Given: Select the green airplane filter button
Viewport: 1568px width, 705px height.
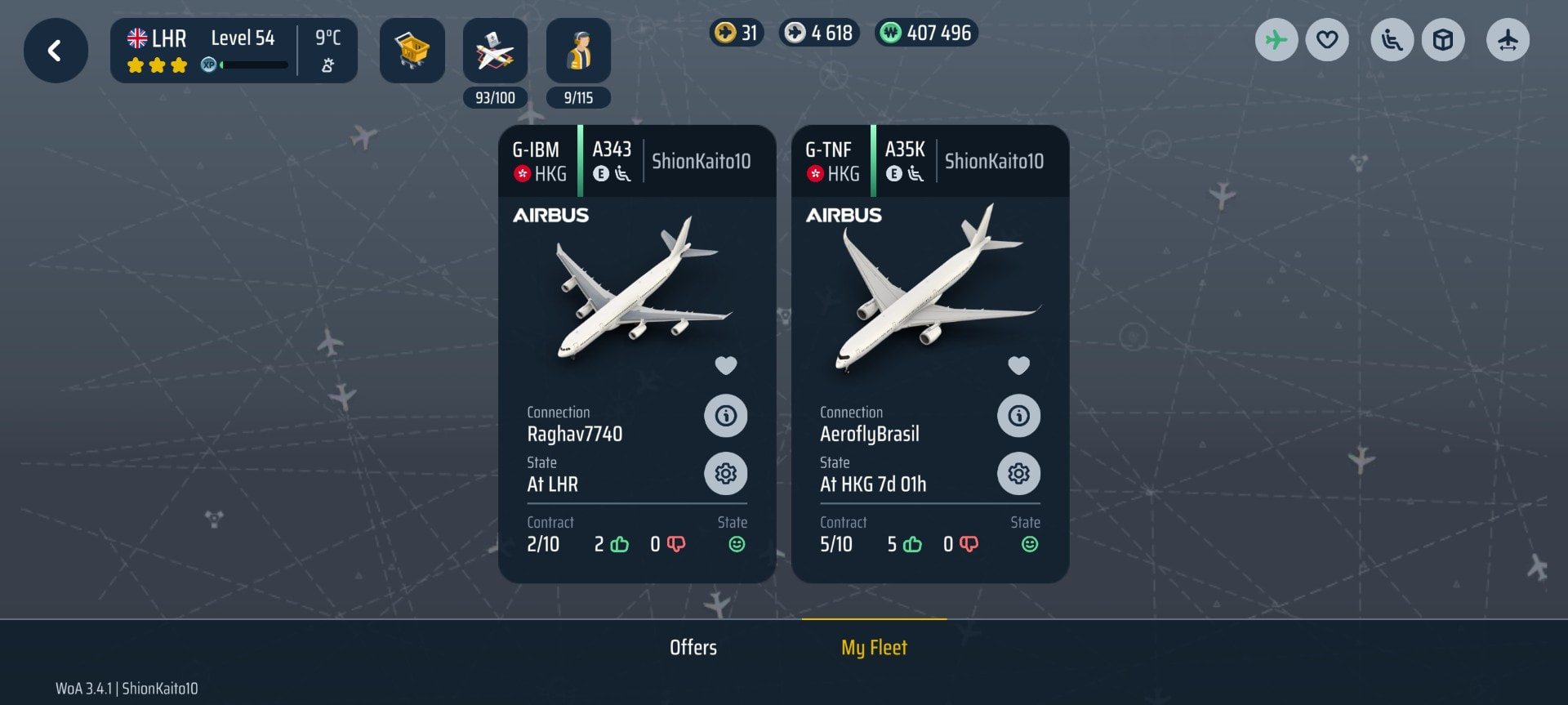Looking at the screenshot, I should click(x=1276, y=40).
